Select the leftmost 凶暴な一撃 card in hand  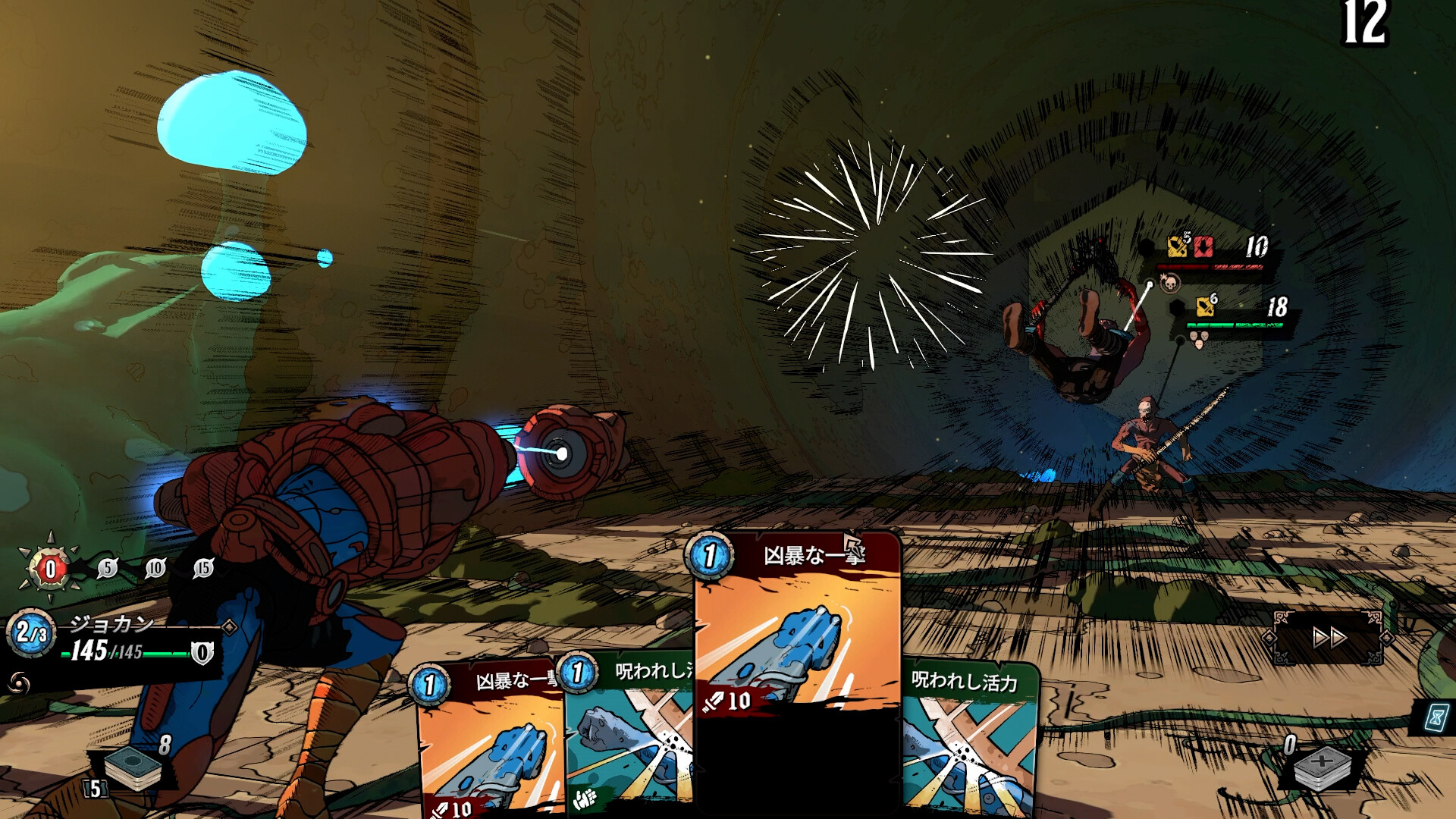coord(489,743)
